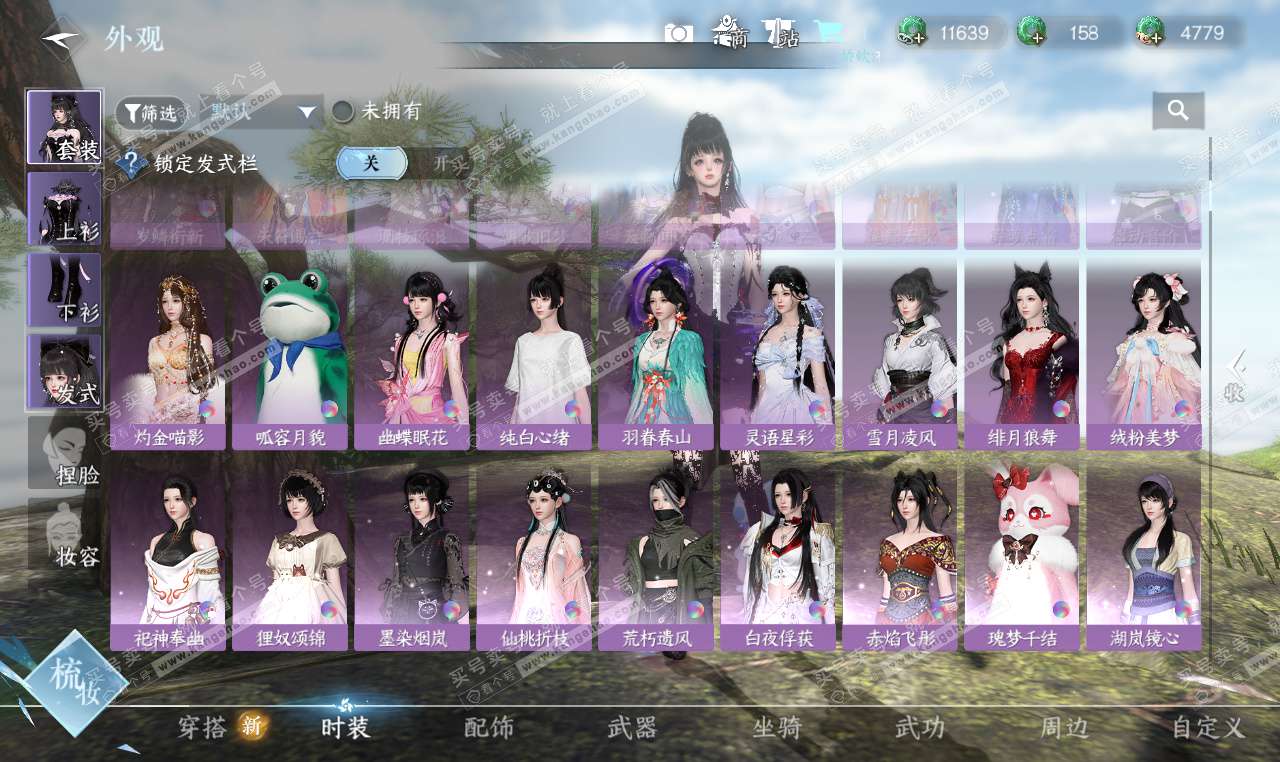Switch to the 上衫 top category
Image resolution: width=1280 pixels, height=762 pixels.
coord(64,209)
